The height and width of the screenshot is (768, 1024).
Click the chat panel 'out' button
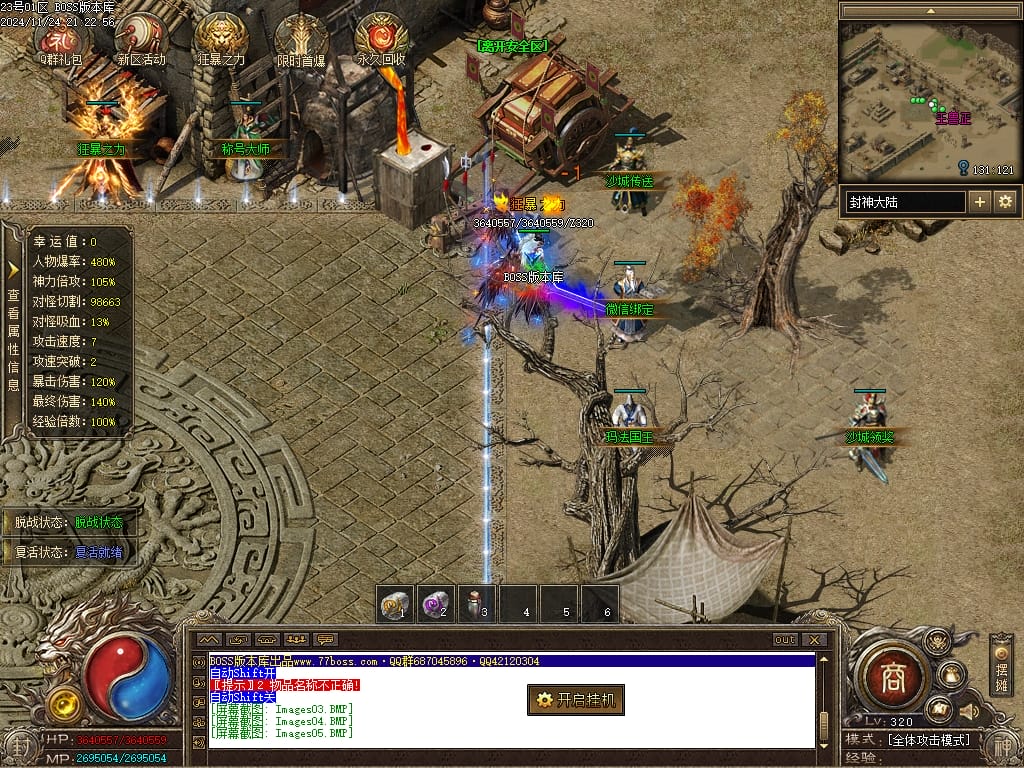[785, 640]
